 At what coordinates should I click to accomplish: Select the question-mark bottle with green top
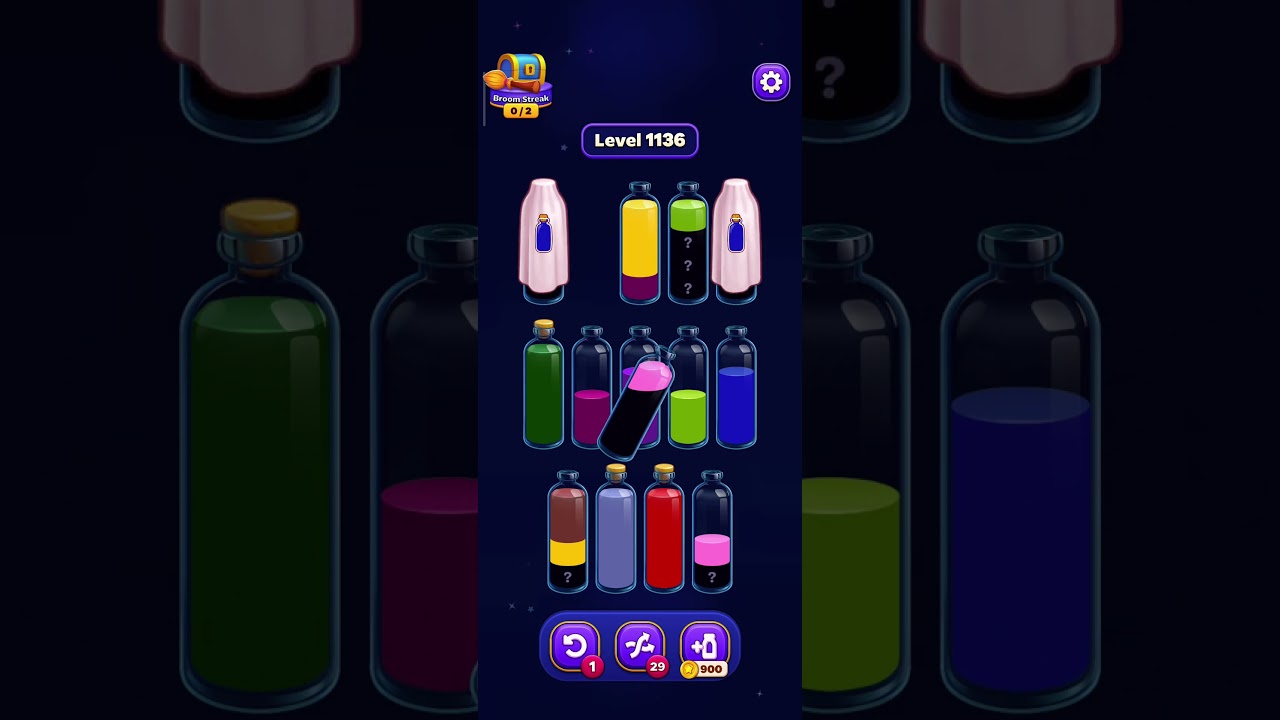coord(688,240)
